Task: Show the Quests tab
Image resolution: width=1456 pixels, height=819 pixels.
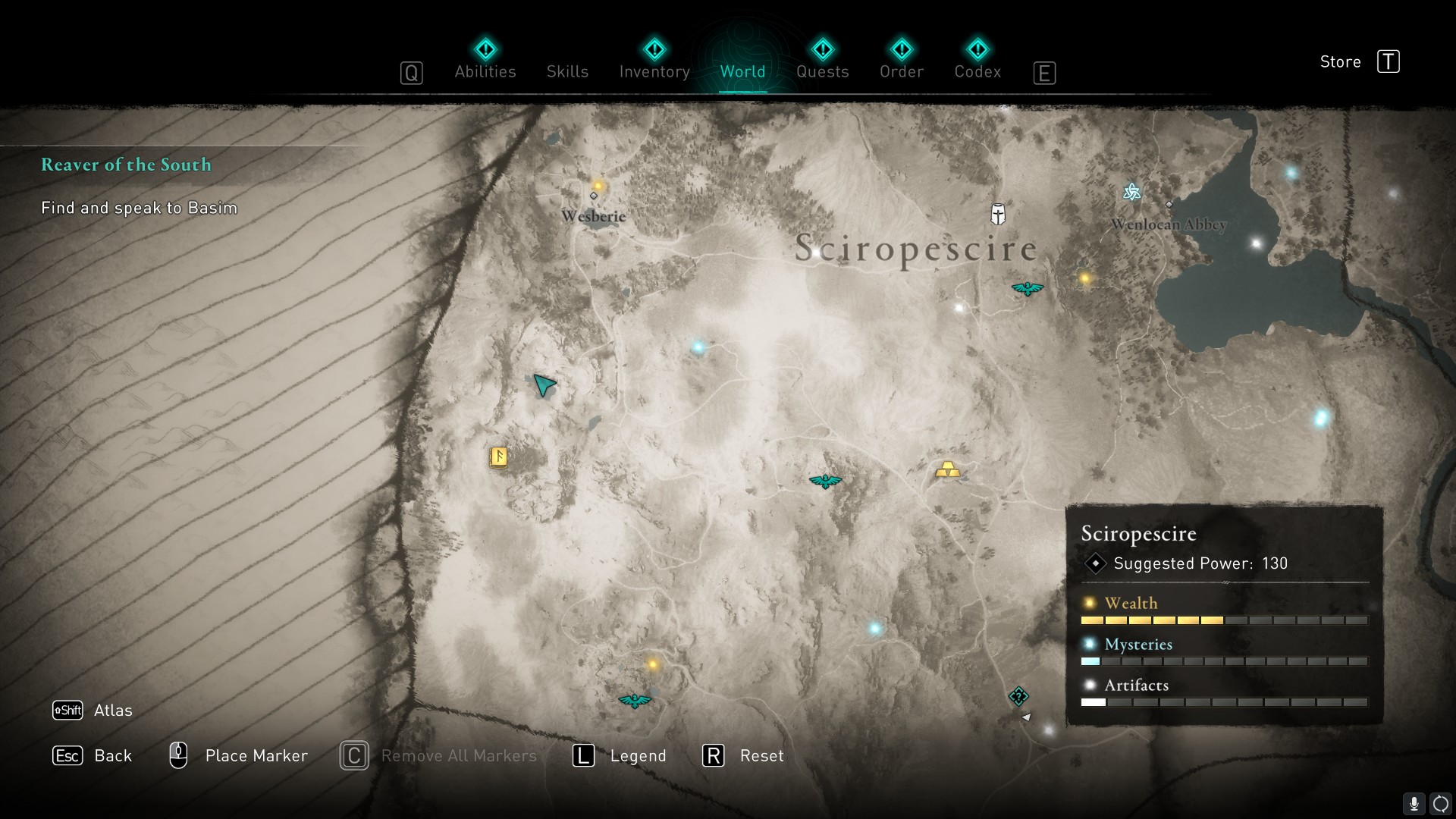Action: [x=822, y=71]
